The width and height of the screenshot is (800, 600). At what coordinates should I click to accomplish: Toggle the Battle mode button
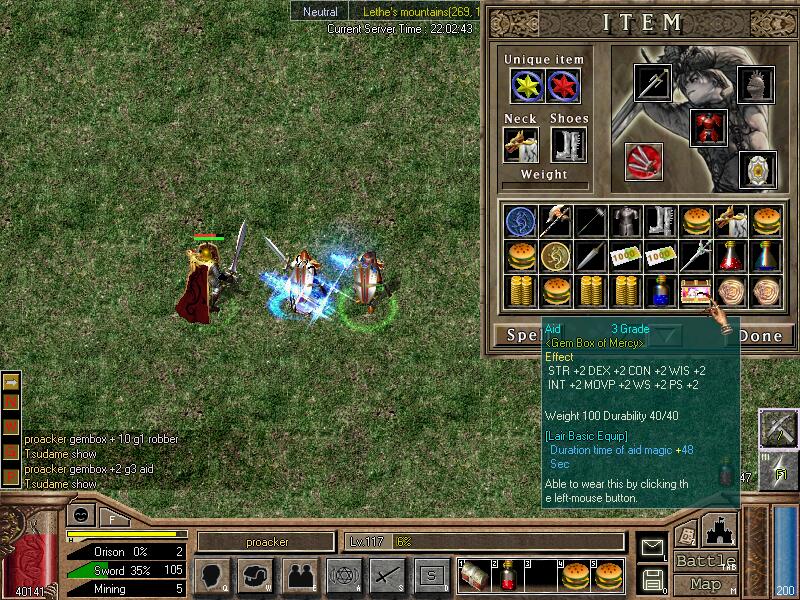705,560
